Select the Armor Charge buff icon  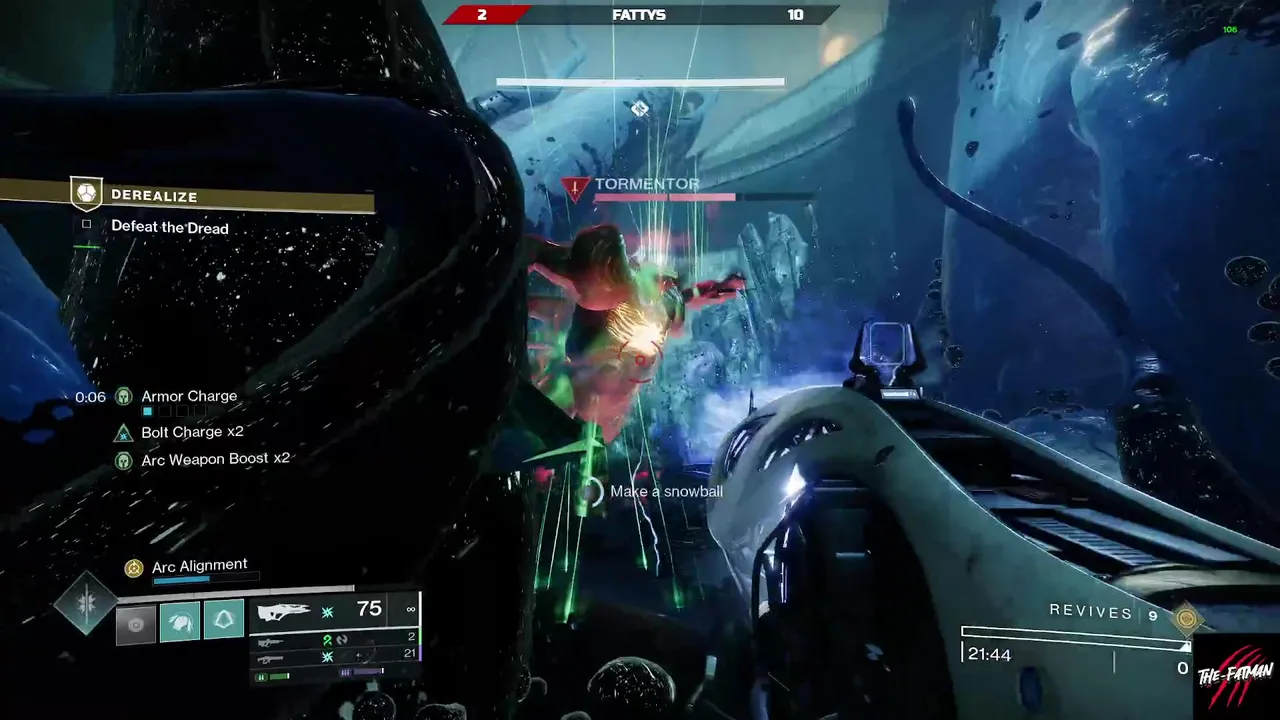click(123, 397)
